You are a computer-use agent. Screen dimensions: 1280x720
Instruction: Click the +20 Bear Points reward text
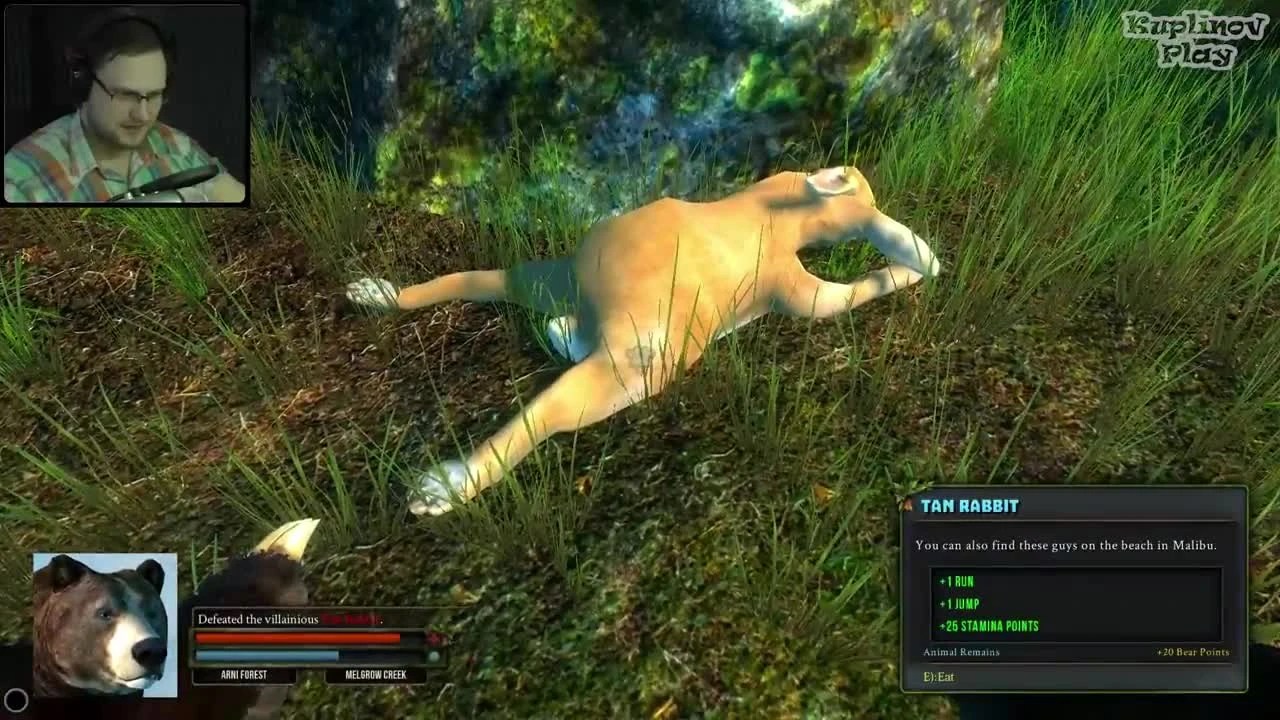tap(1195, 652)
